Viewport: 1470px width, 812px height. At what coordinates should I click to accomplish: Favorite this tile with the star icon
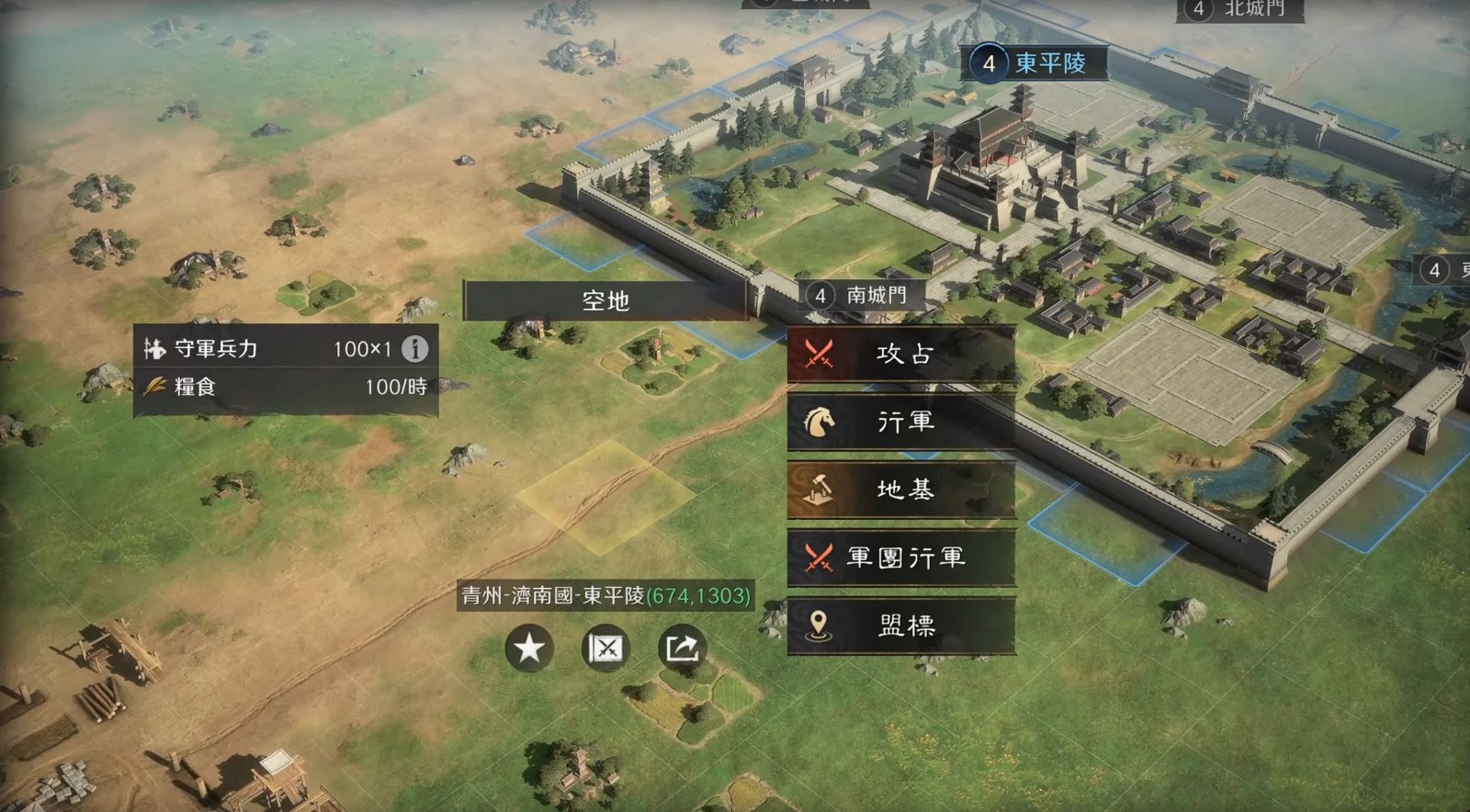529,648
